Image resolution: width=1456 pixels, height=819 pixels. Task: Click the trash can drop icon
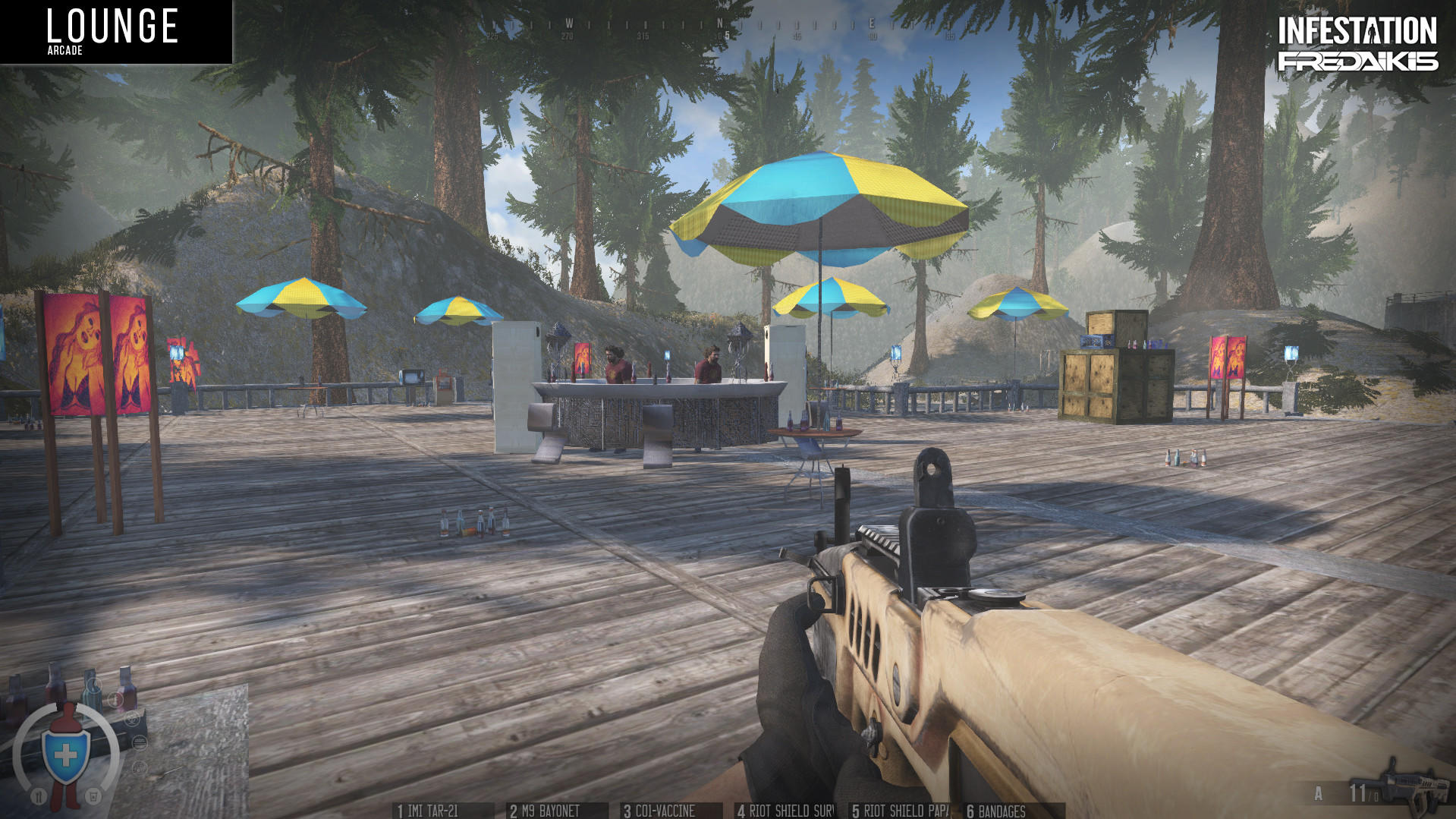point(93,796)
